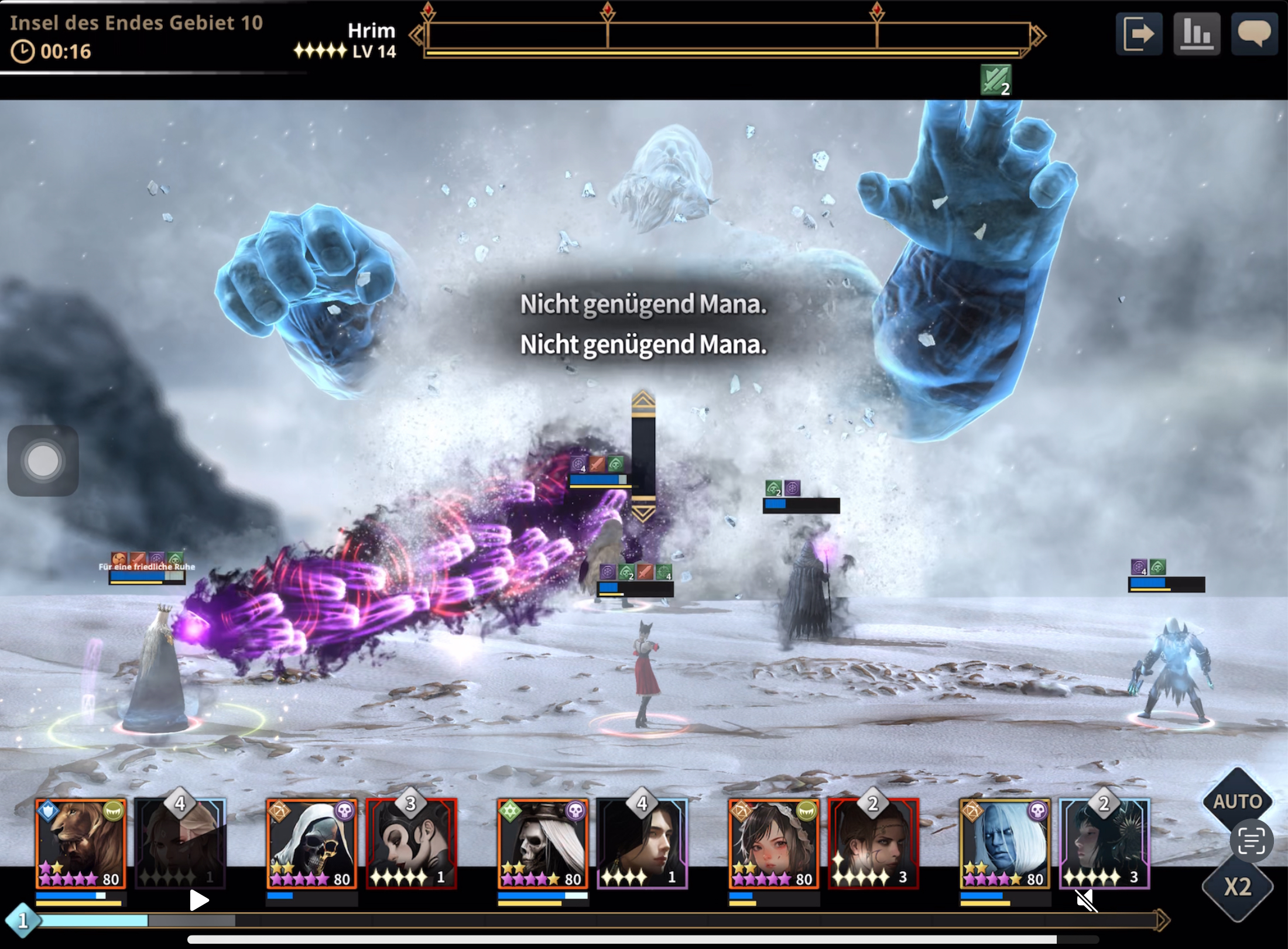Use the dark-haired man skill card
This screenshot has width=1288, height=949.
642,843
